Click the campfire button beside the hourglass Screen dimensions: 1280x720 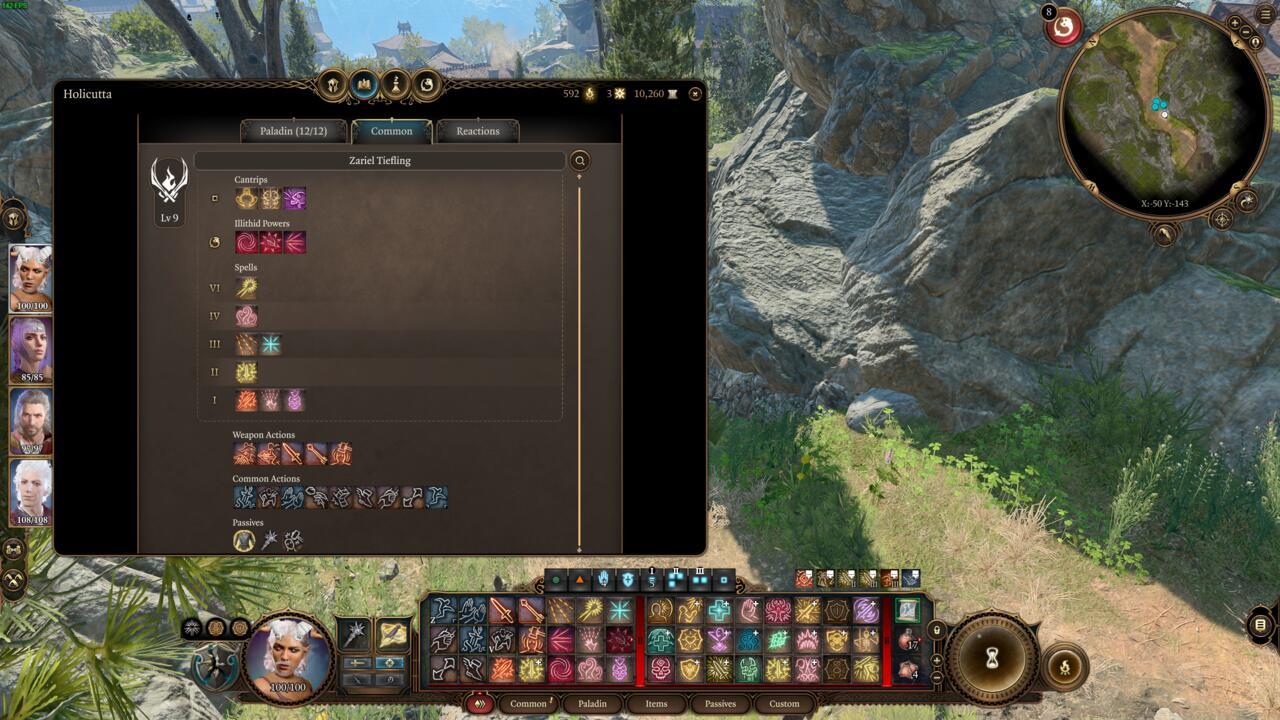[1064, 667]
